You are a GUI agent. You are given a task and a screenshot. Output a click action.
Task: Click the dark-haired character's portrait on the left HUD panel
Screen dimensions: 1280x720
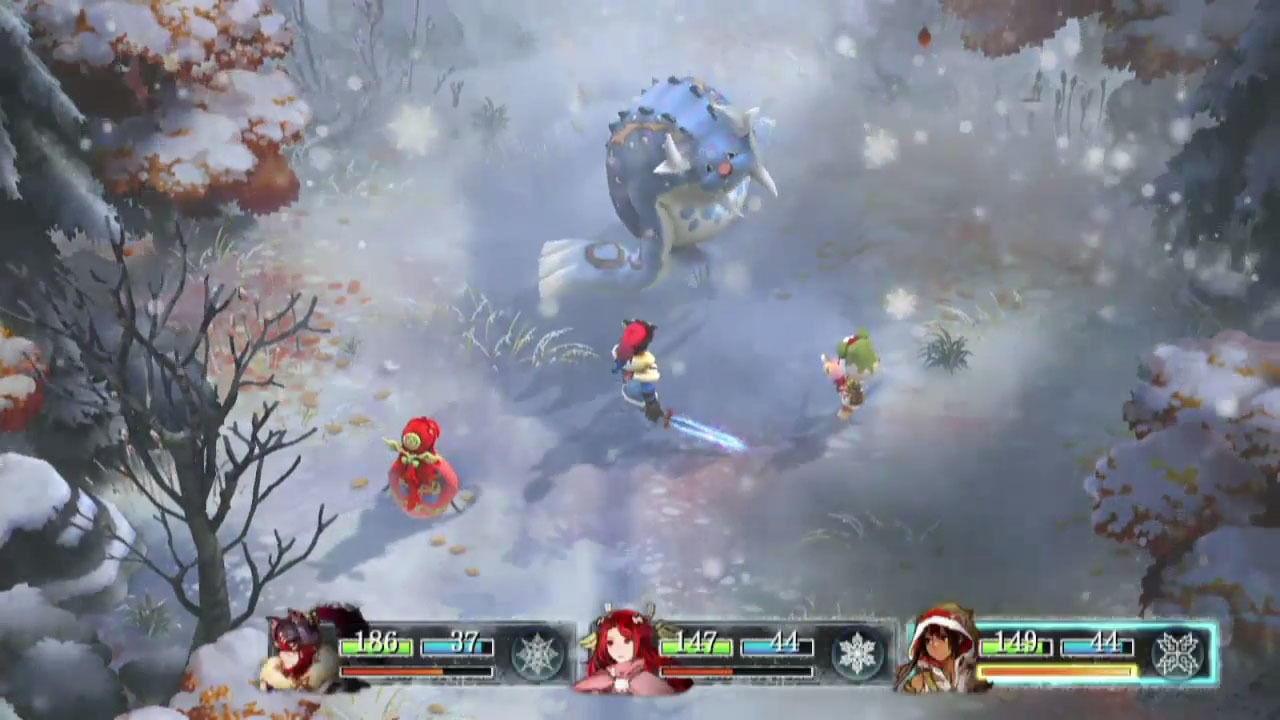click(293, 650)
